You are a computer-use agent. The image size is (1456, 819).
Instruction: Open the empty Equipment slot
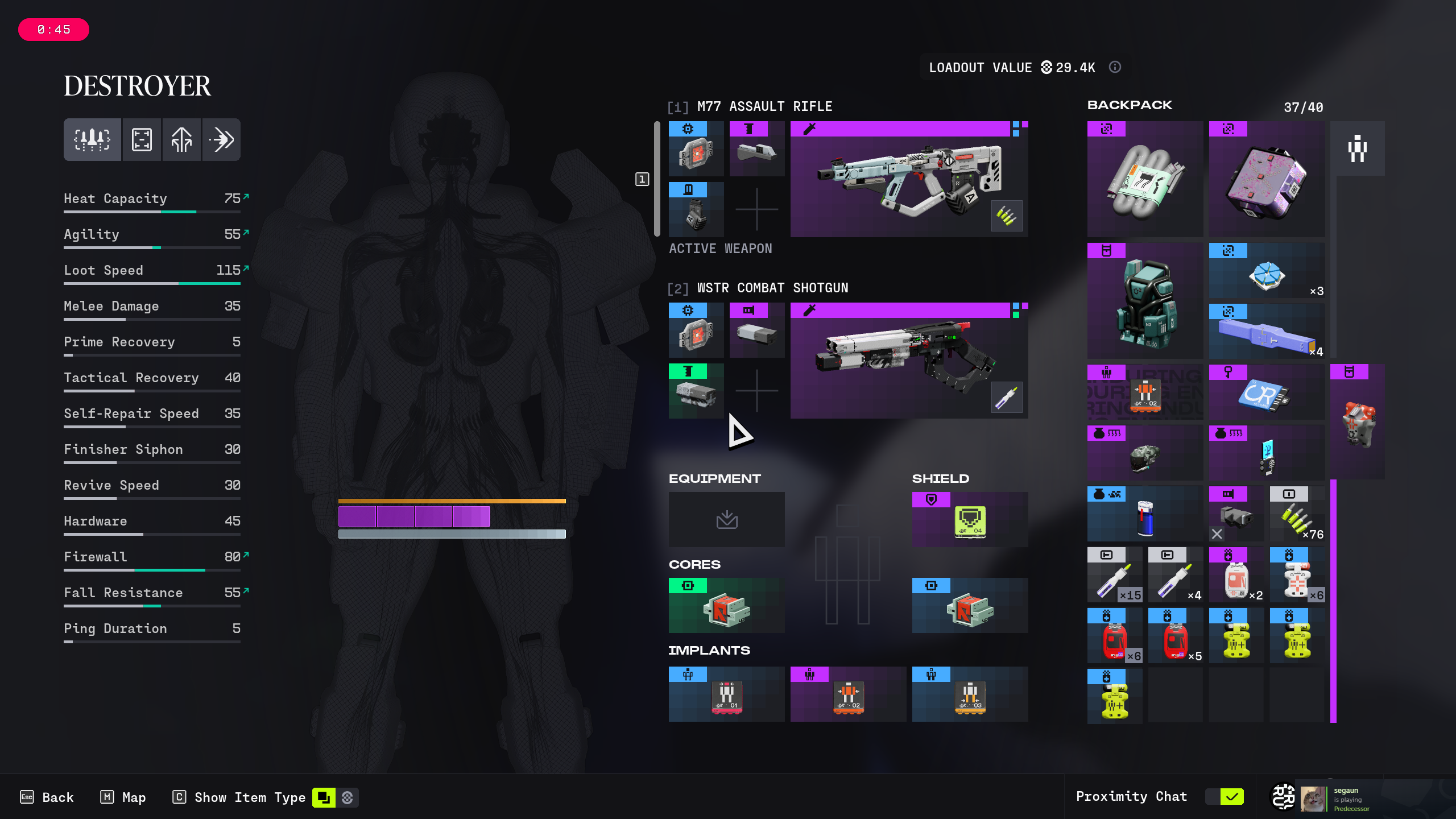click(x=726, y=519)
